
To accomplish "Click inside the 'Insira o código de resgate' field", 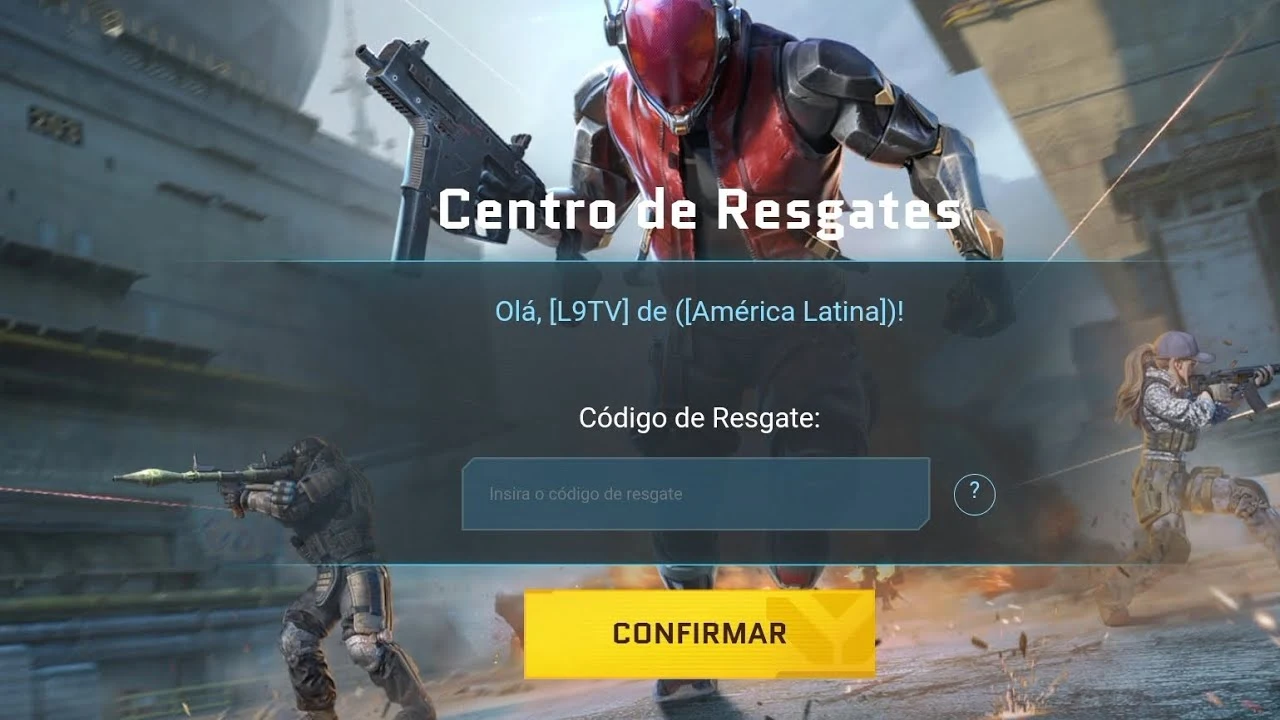I will click(x=697, y=493).
